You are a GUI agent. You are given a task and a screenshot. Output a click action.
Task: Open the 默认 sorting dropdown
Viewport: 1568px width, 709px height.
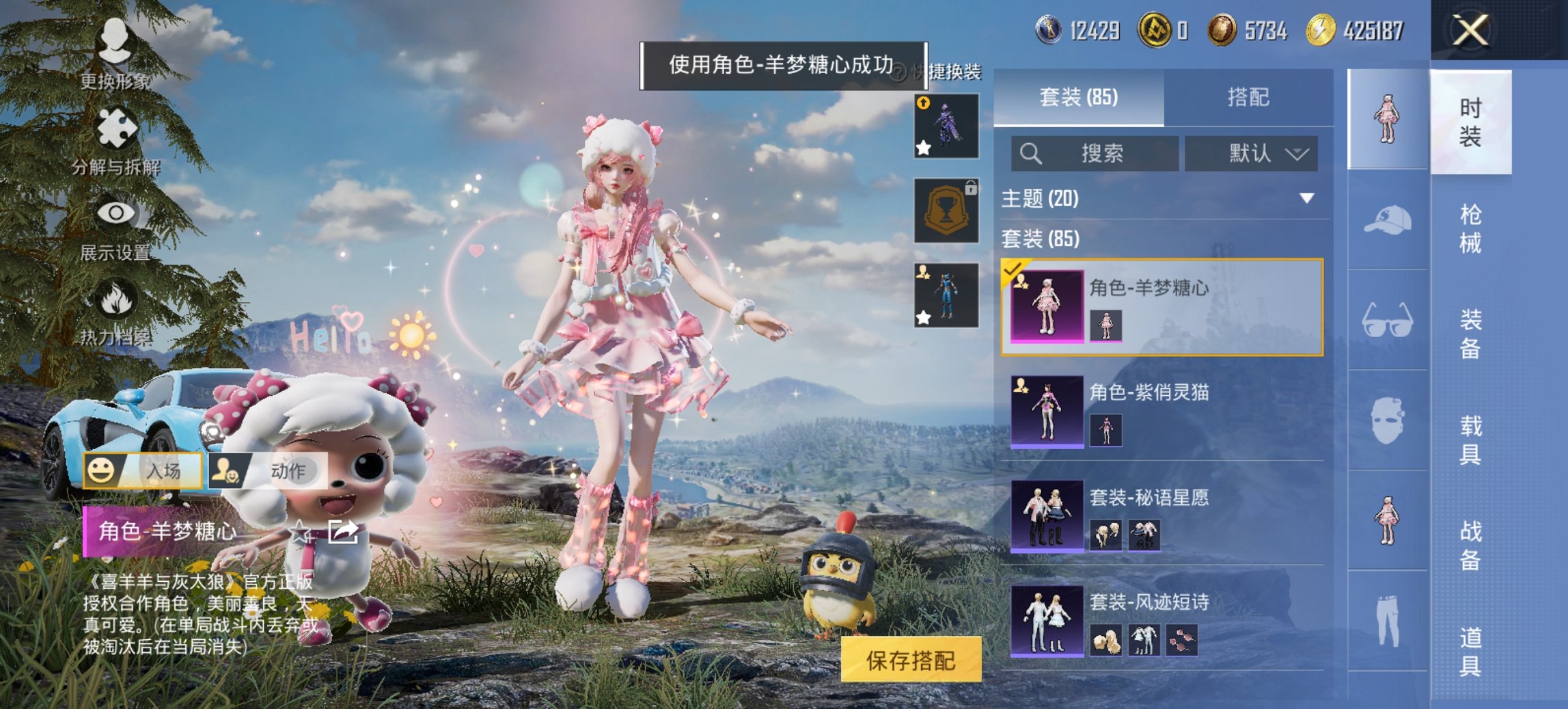coord(1252,154)
